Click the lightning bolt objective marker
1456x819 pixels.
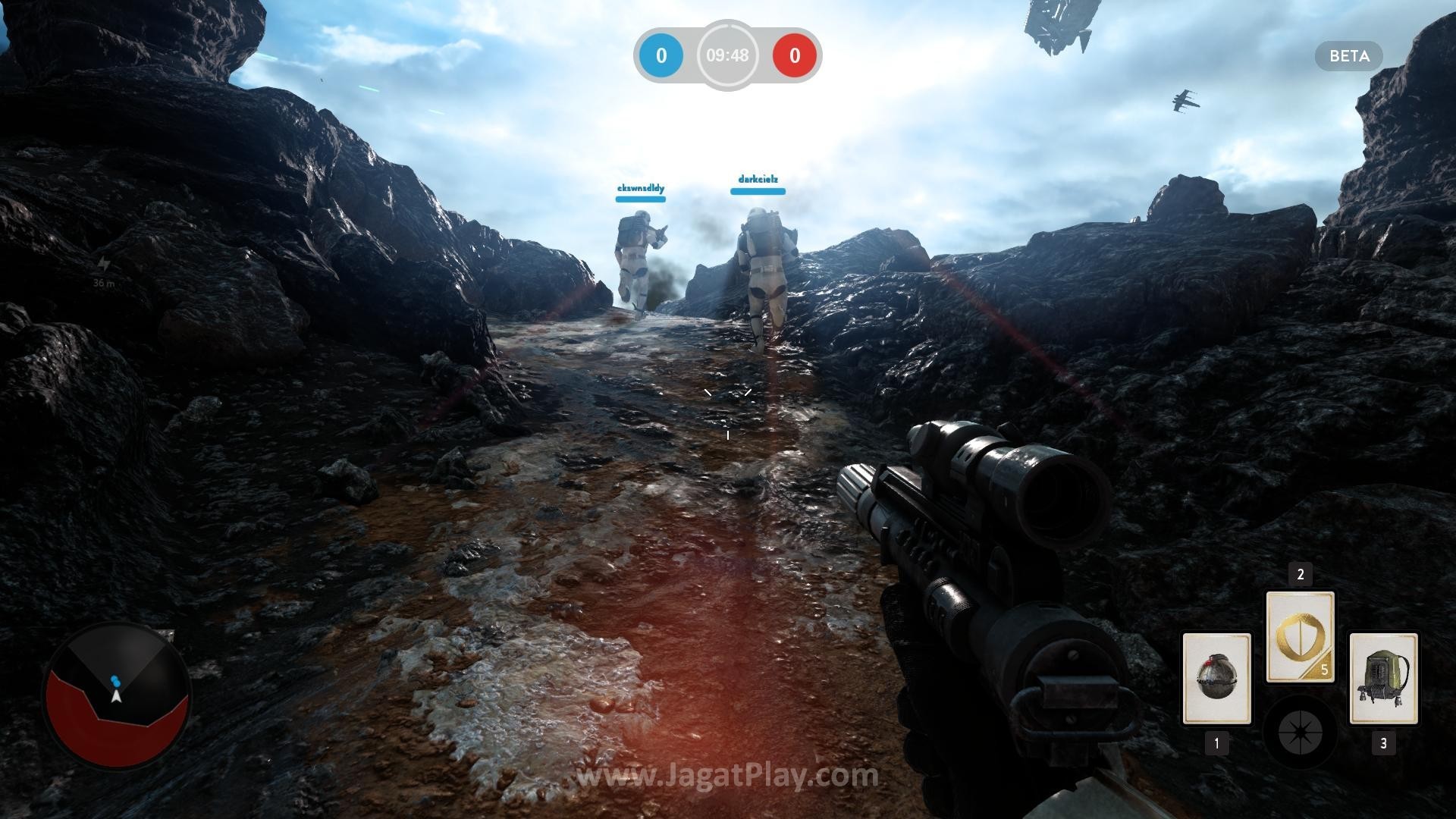click(103, 264)
